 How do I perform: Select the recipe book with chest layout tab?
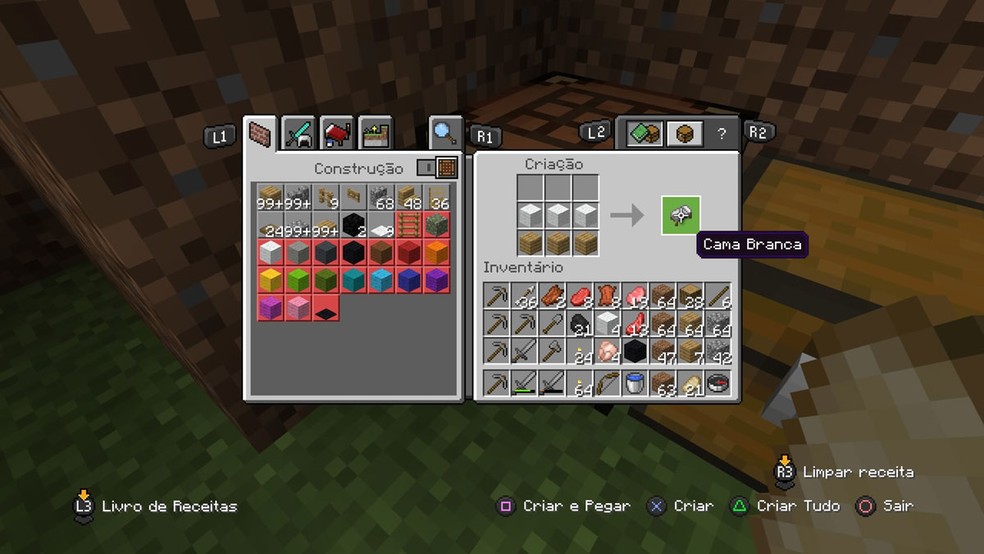pyautogui.click(x=645, y=133)
